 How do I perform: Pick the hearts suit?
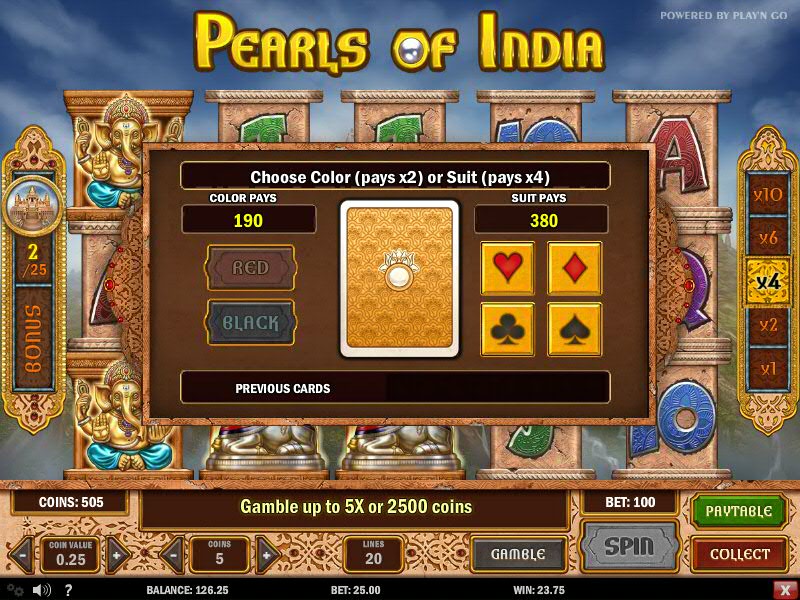507,268
